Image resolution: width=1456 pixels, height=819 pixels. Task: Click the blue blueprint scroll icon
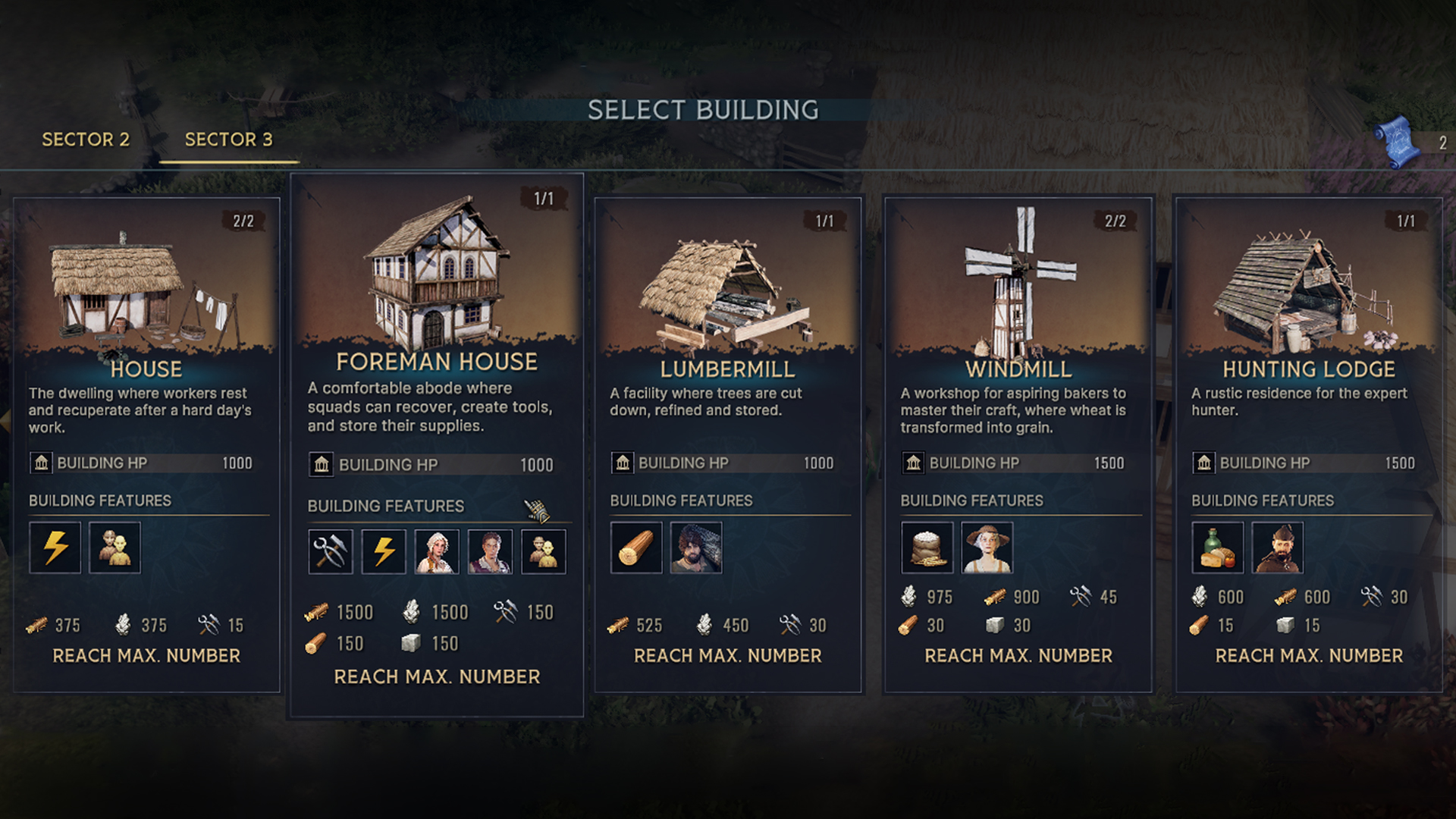click(1398, 142)
